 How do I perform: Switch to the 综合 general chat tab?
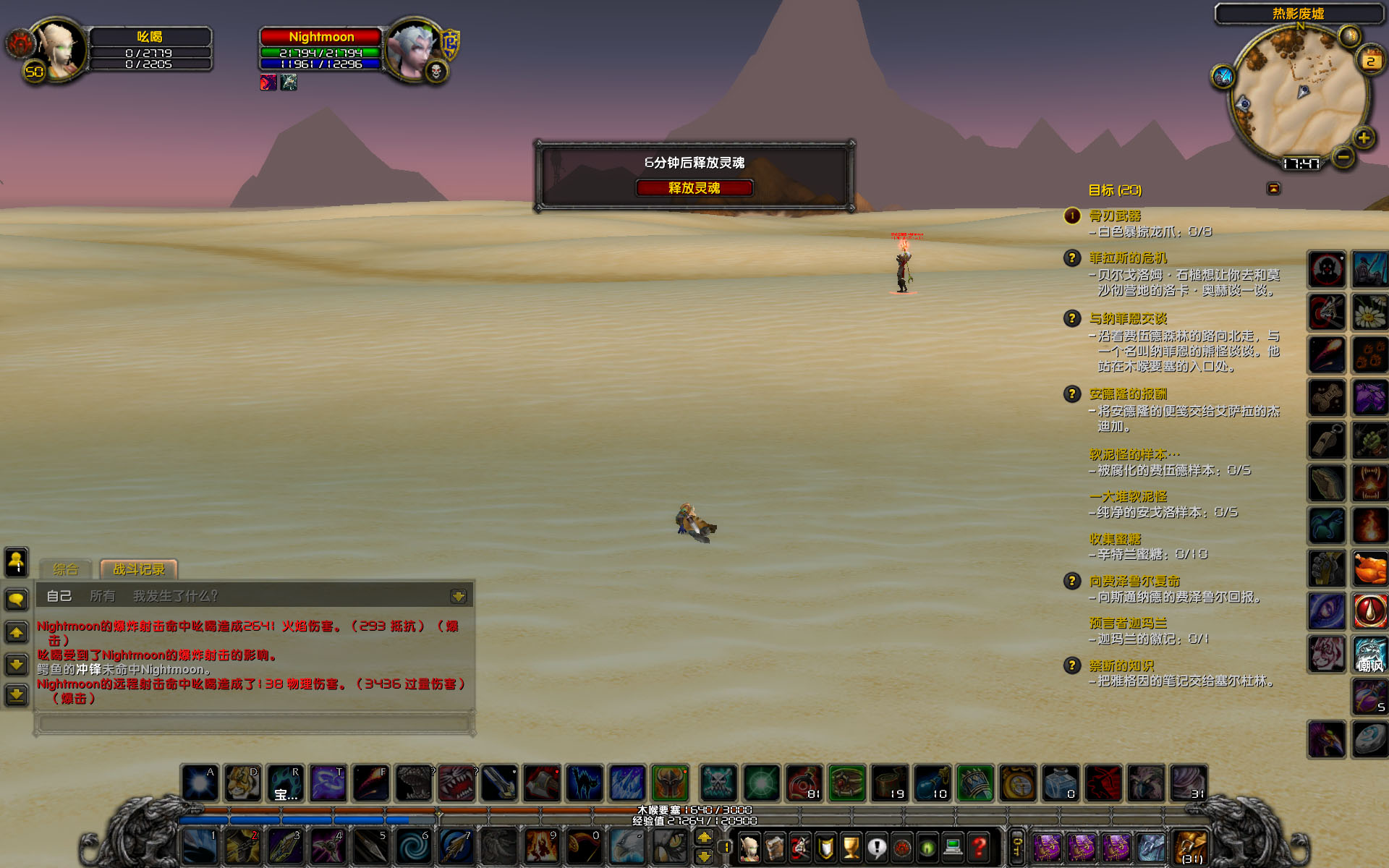pyautogui.click(x=65, y=569)
